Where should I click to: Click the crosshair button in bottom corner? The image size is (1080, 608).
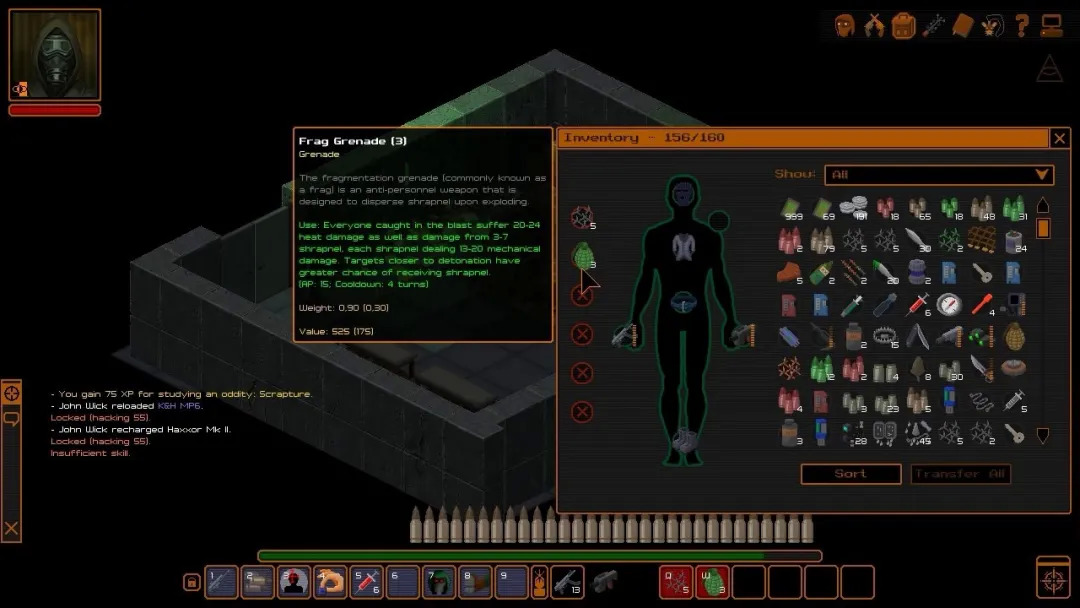(1053, 580)
